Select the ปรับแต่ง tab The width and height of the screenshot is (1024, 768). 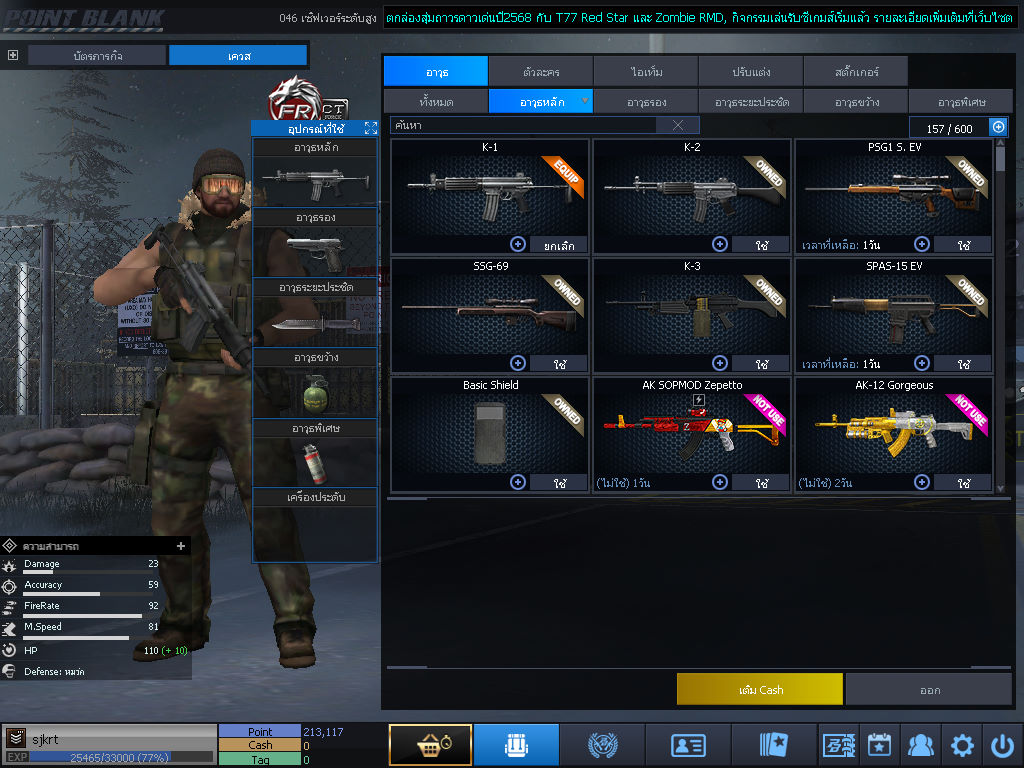click(751, 72)
